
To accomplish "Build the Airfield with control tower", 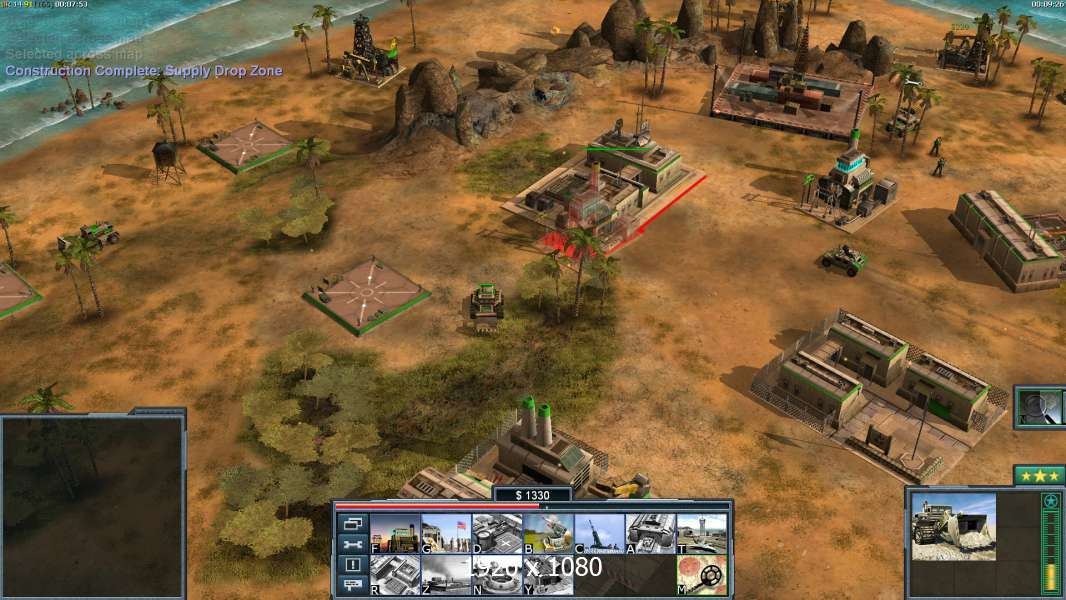I will (x=701, y=533).
